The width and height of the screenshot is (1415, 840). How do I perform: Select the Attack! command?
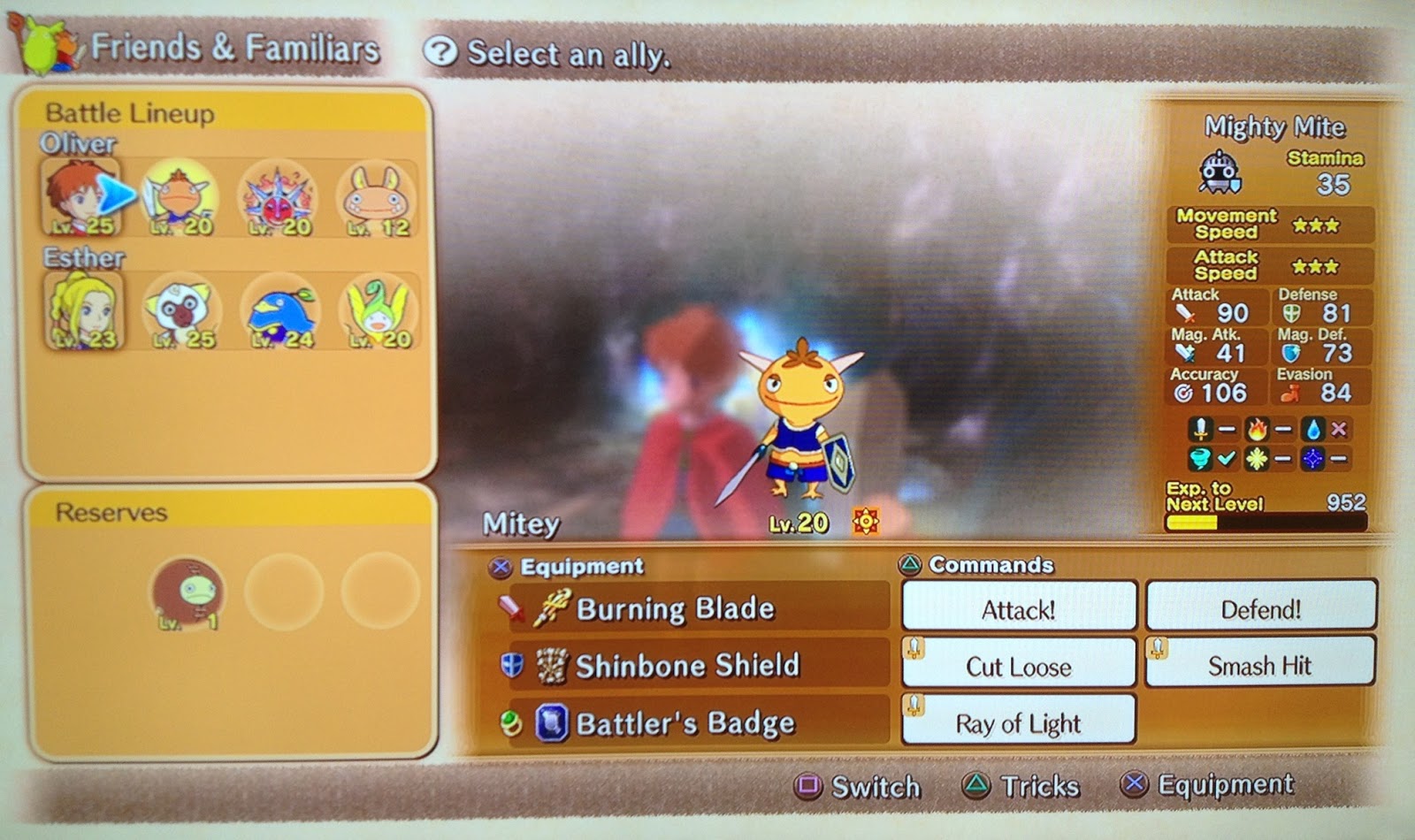click(x=1017, y=609)
